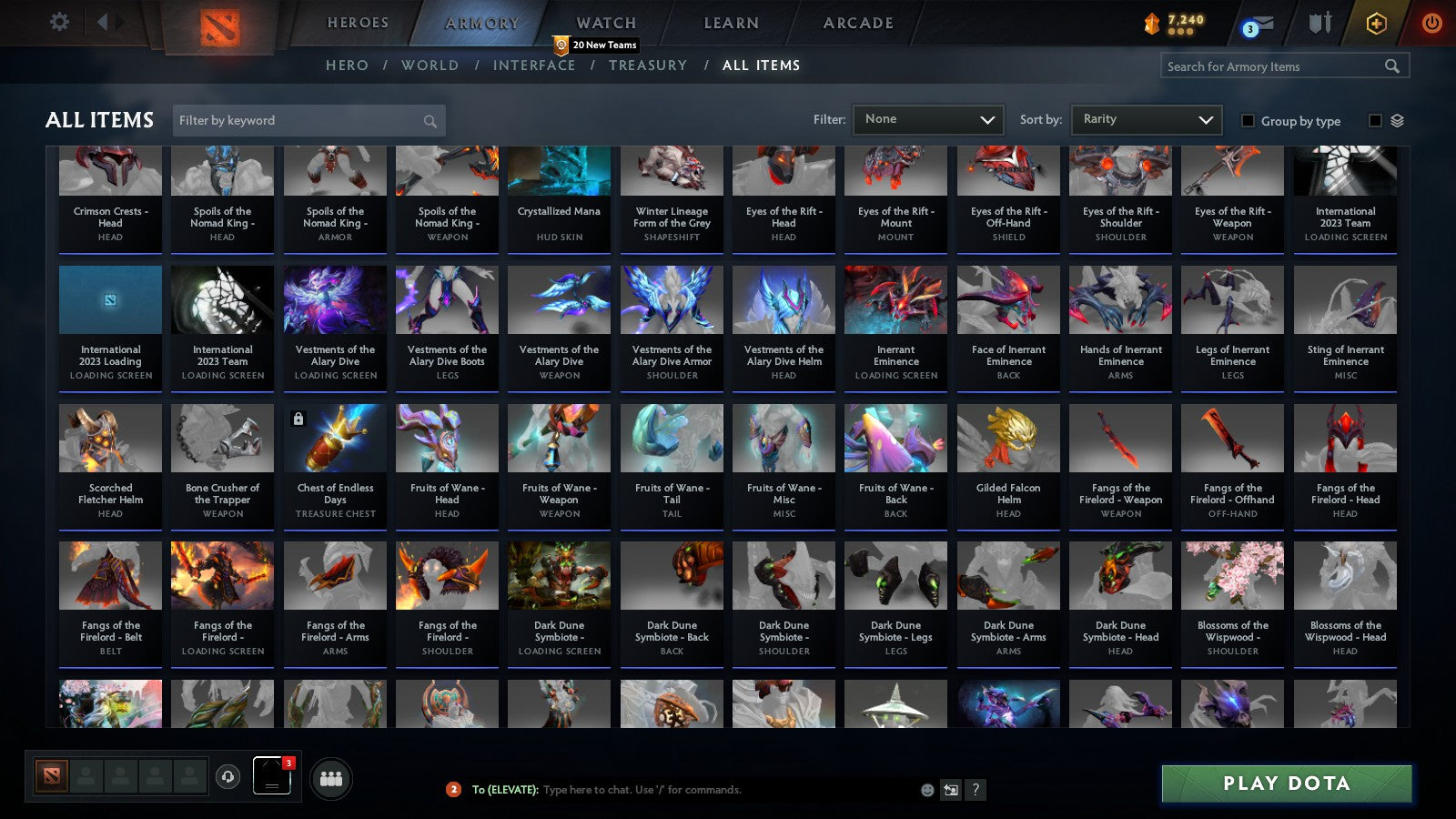
Task: Switch to the TREASURY tab
Action: click(648, 66)
